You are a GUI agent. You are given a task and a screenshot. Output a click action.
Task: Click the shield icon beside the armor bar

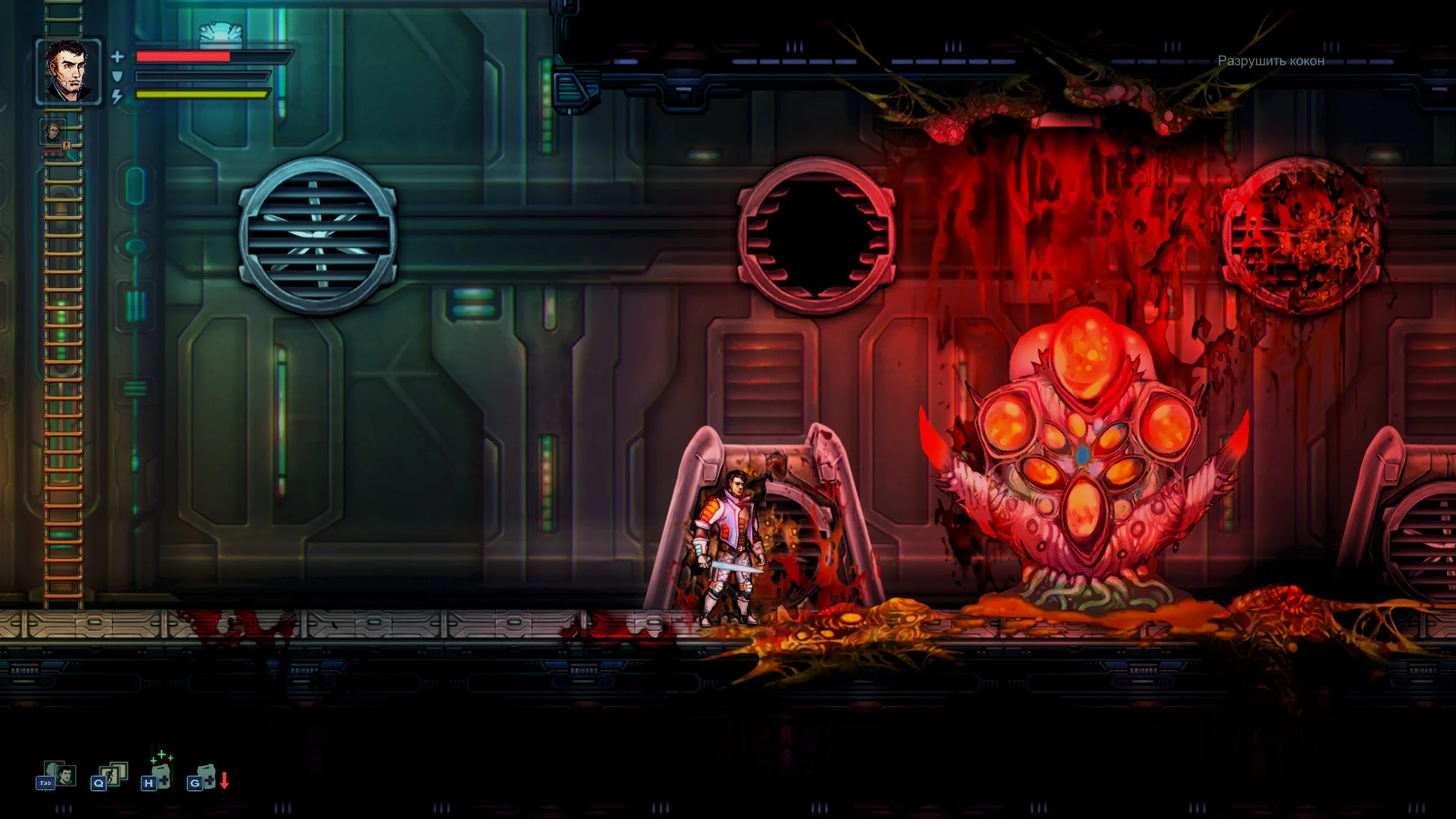117,76
